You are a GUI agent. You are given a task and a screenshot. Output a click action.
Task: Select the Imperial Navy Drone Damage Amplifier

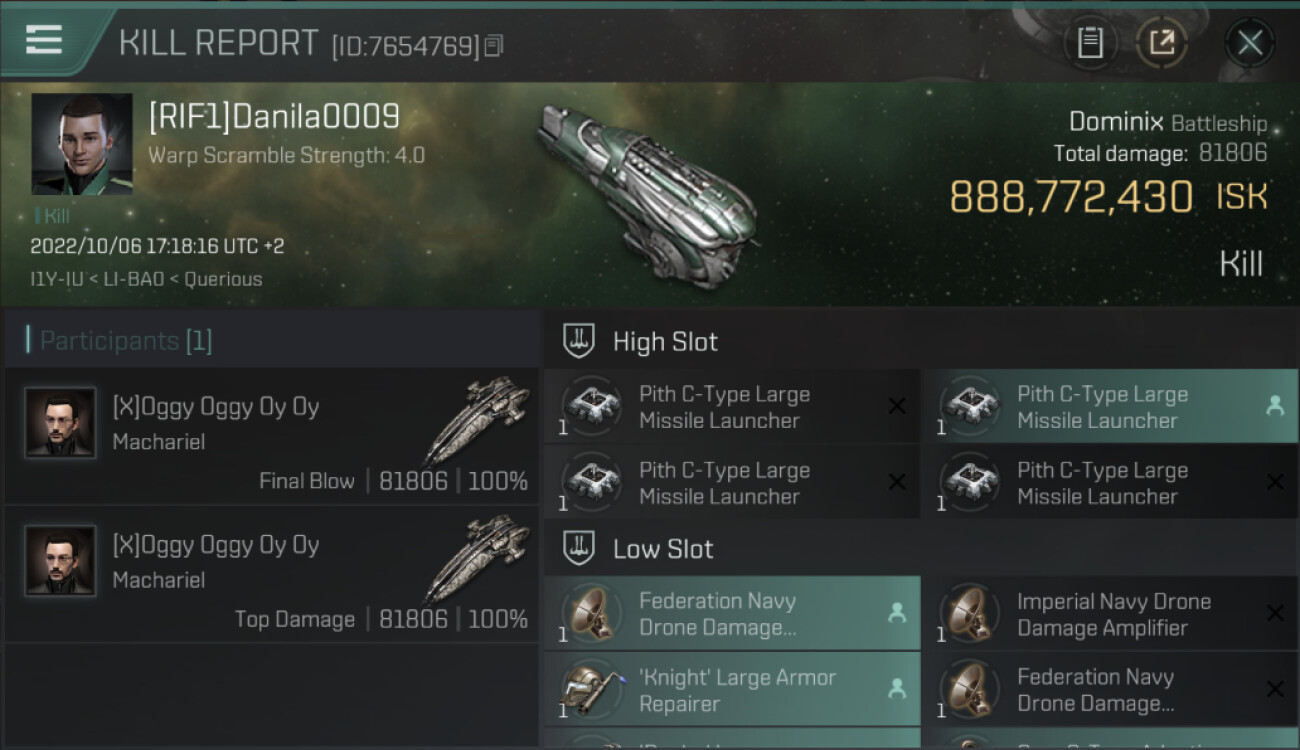tap(1109, 614)
